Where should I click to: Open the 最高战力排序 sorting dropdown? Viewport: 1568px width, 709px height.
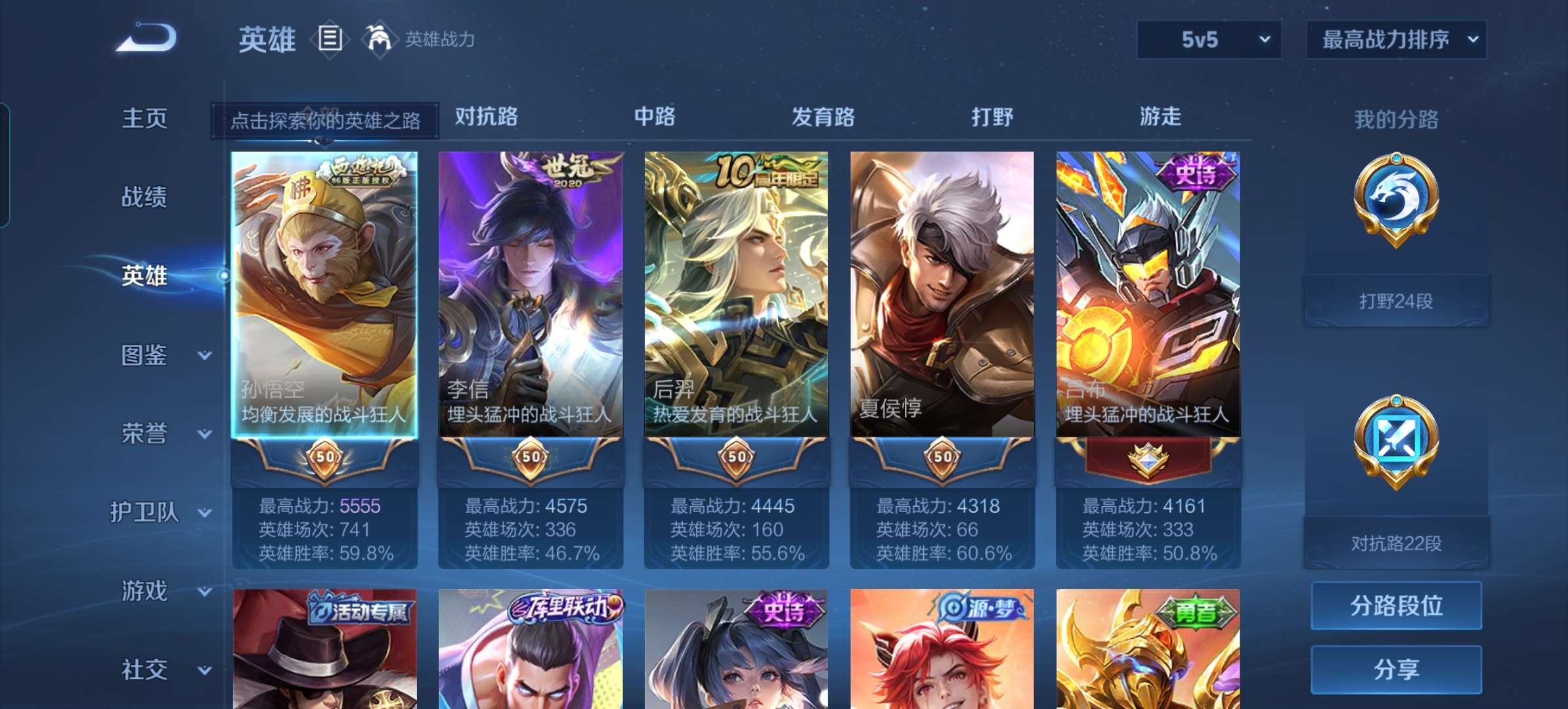[x=1397, y=39]
